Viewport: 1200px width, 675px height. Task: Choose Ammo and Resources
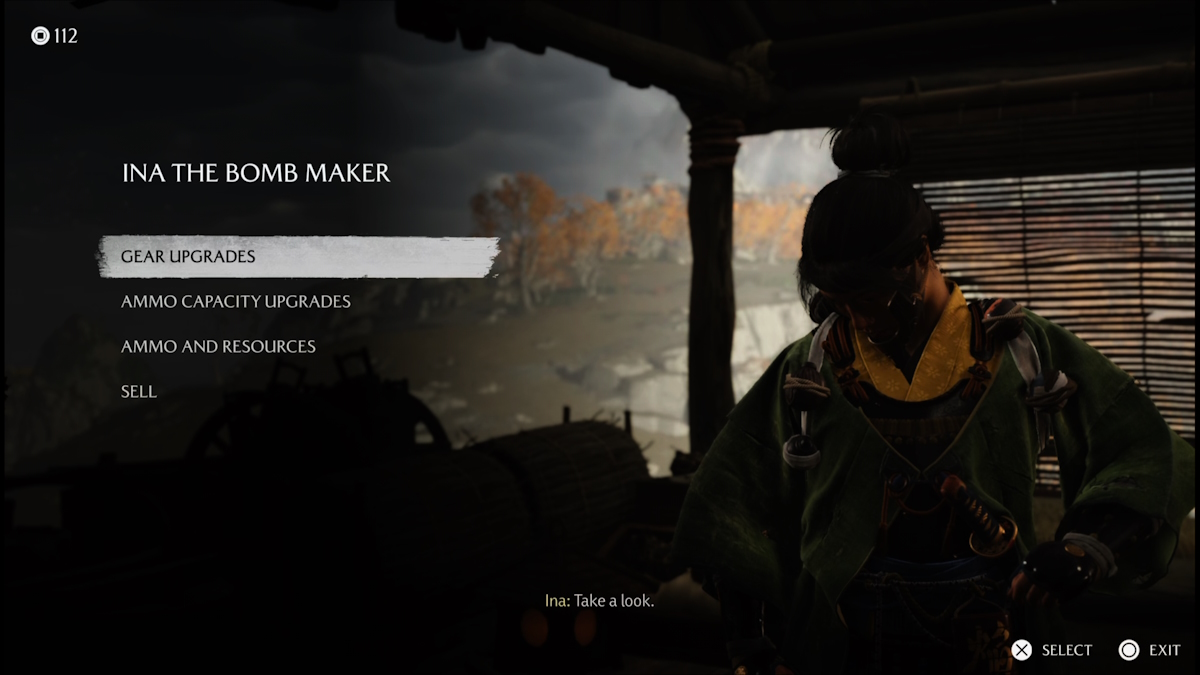click(x=218, y=347)
